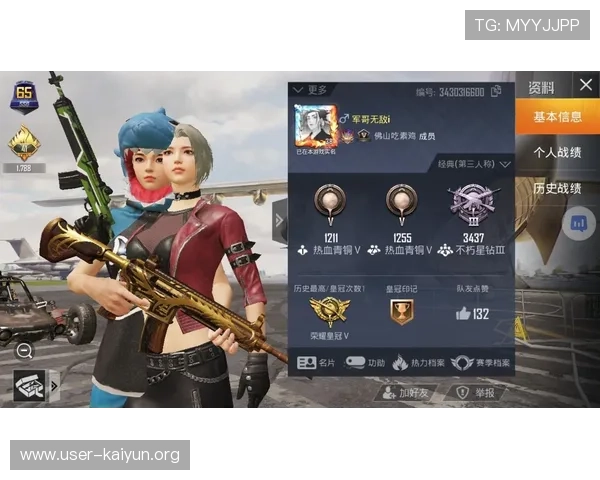The width and height of the screenshot is (600, 480).
Task: Add player with 加好友 button
Action: 405,393
